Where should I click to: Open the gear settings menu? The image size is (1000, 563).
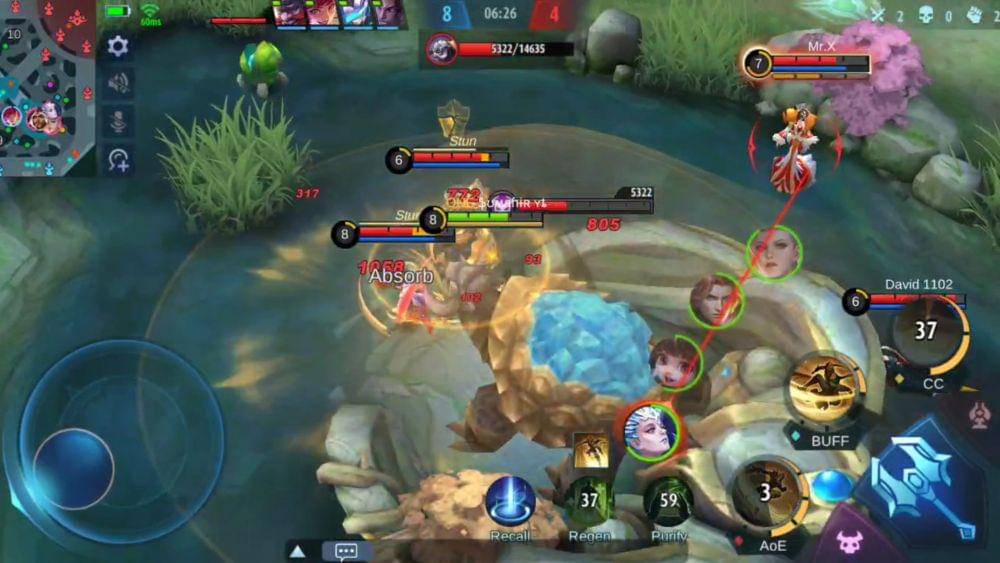pos(118,46)
